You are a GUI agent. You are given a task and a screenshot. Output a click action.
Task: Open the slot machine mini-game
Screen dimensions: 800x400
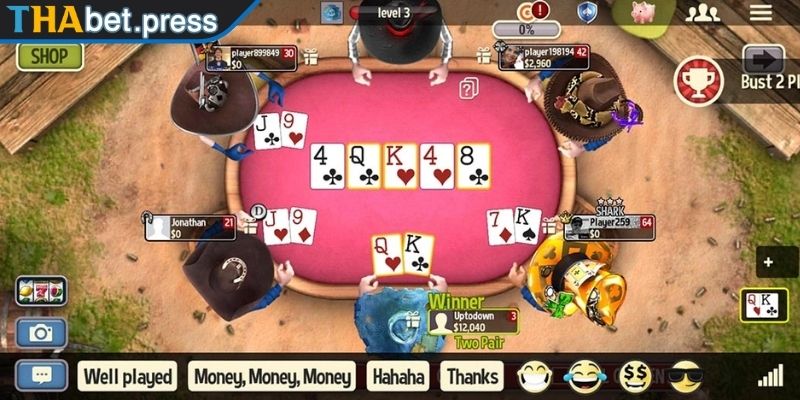41,291
